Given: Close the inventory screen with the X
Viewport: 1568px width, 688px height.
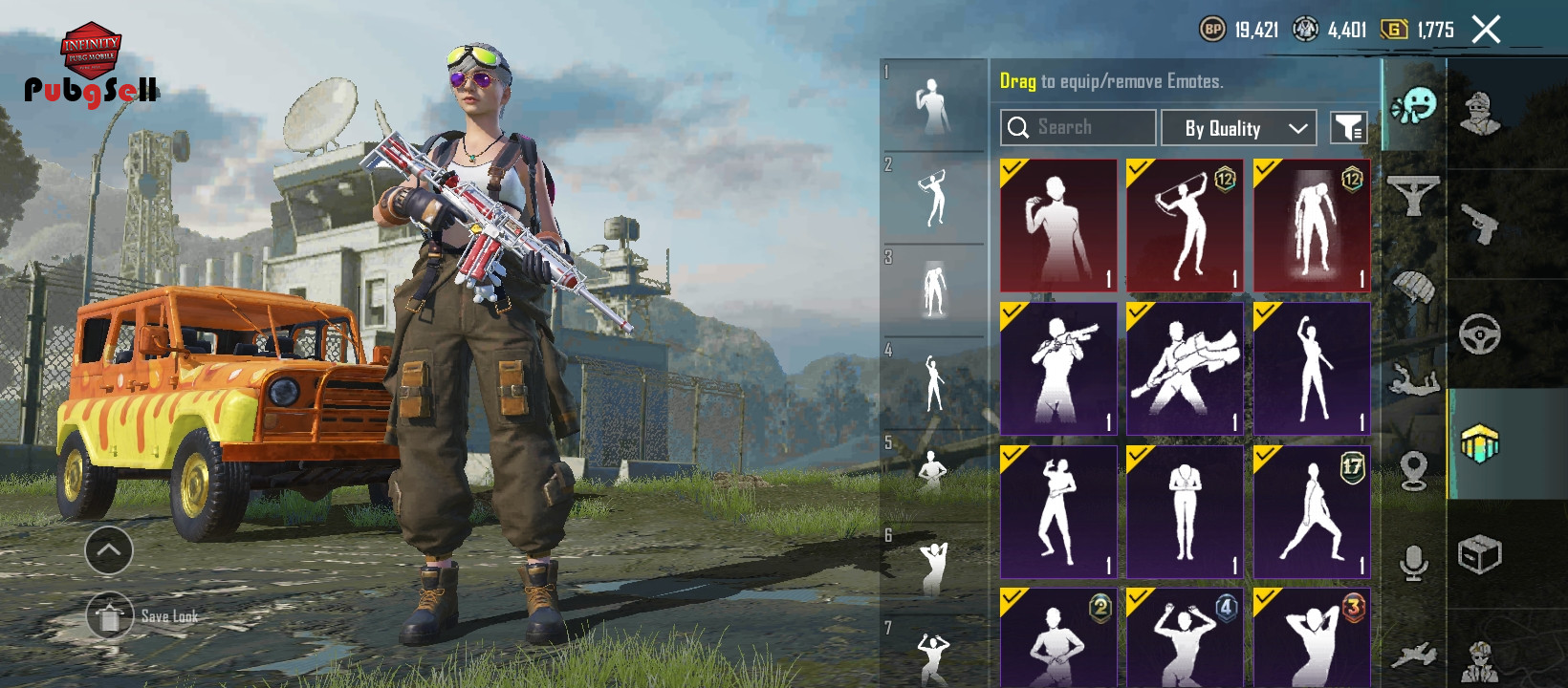Looking at the screenshot, I should [x=1486, y=30].
